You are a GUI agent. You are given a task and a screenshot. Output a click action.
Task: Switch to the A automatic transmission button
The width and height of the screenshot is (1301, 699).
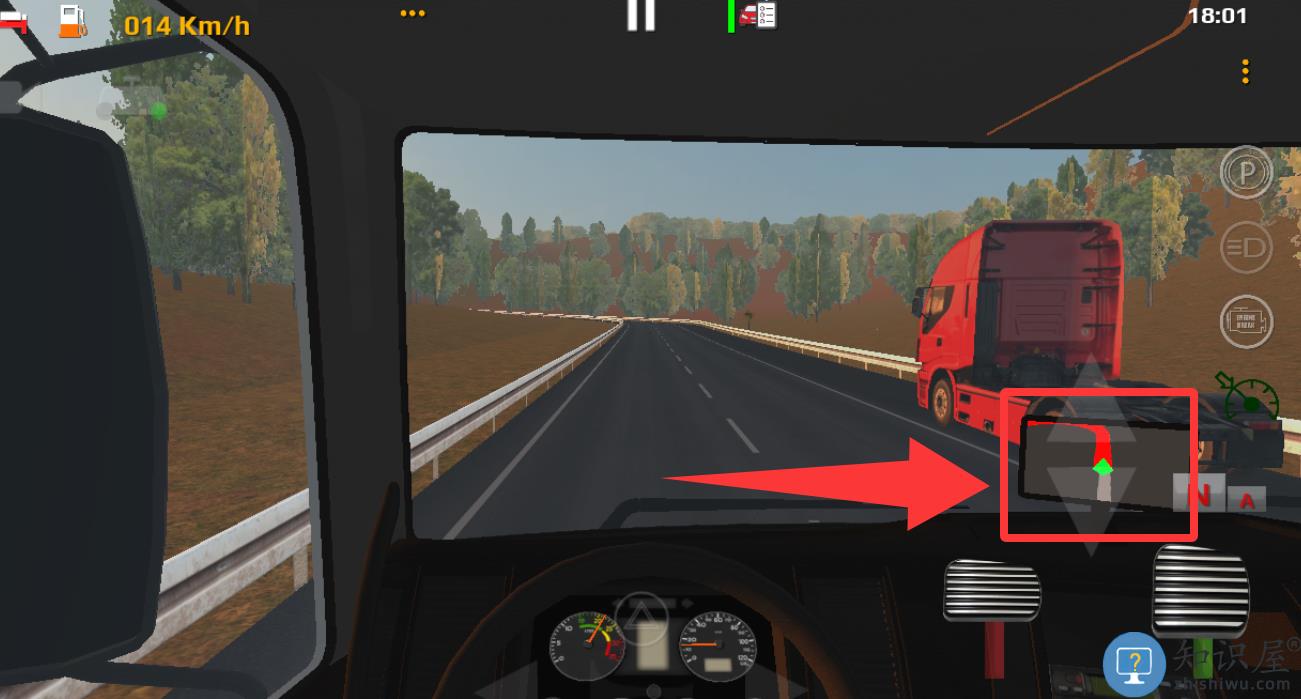1247,500
